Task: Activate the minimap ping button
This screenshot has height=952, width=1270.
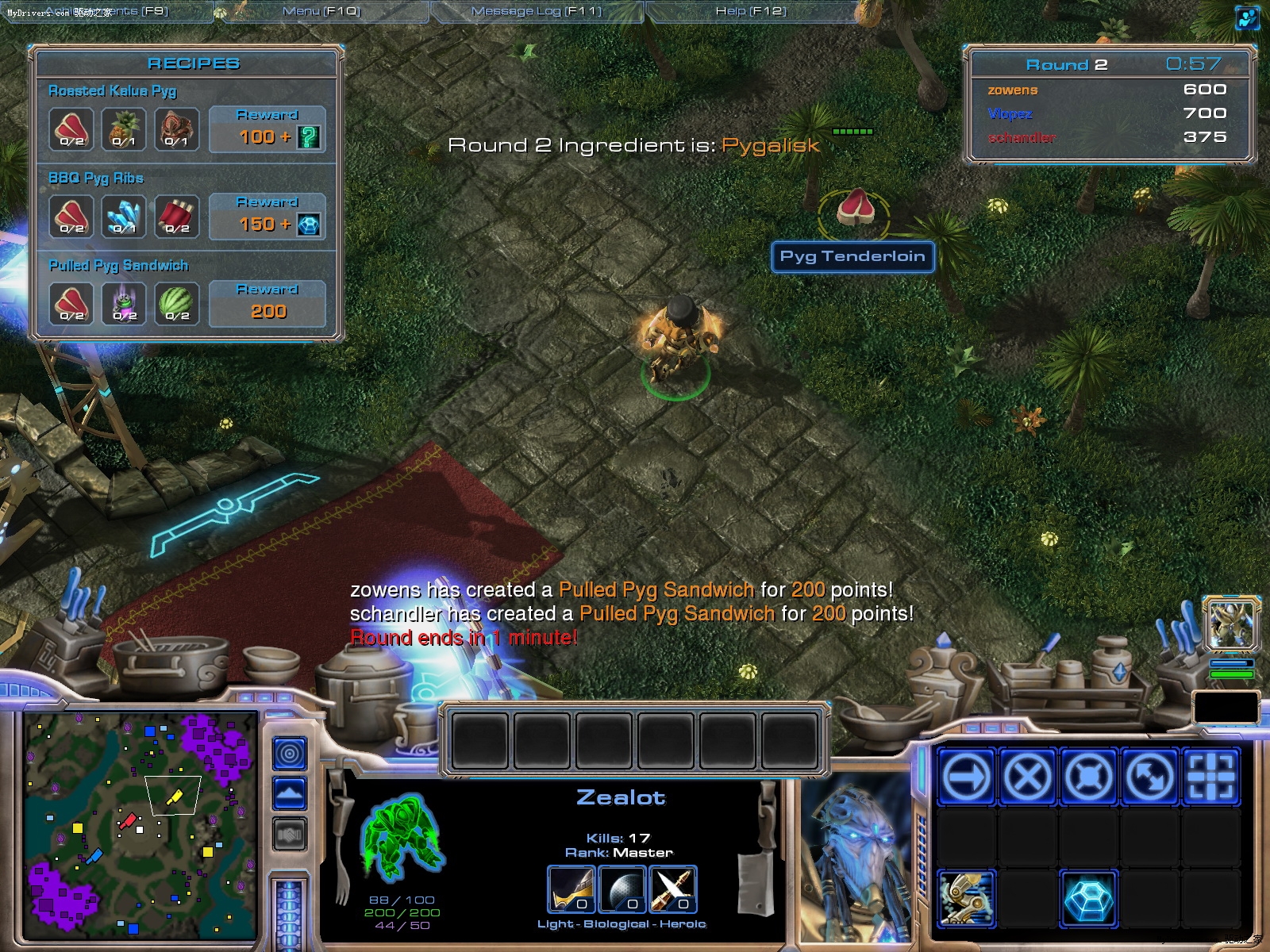Action: tap(290, 753)
